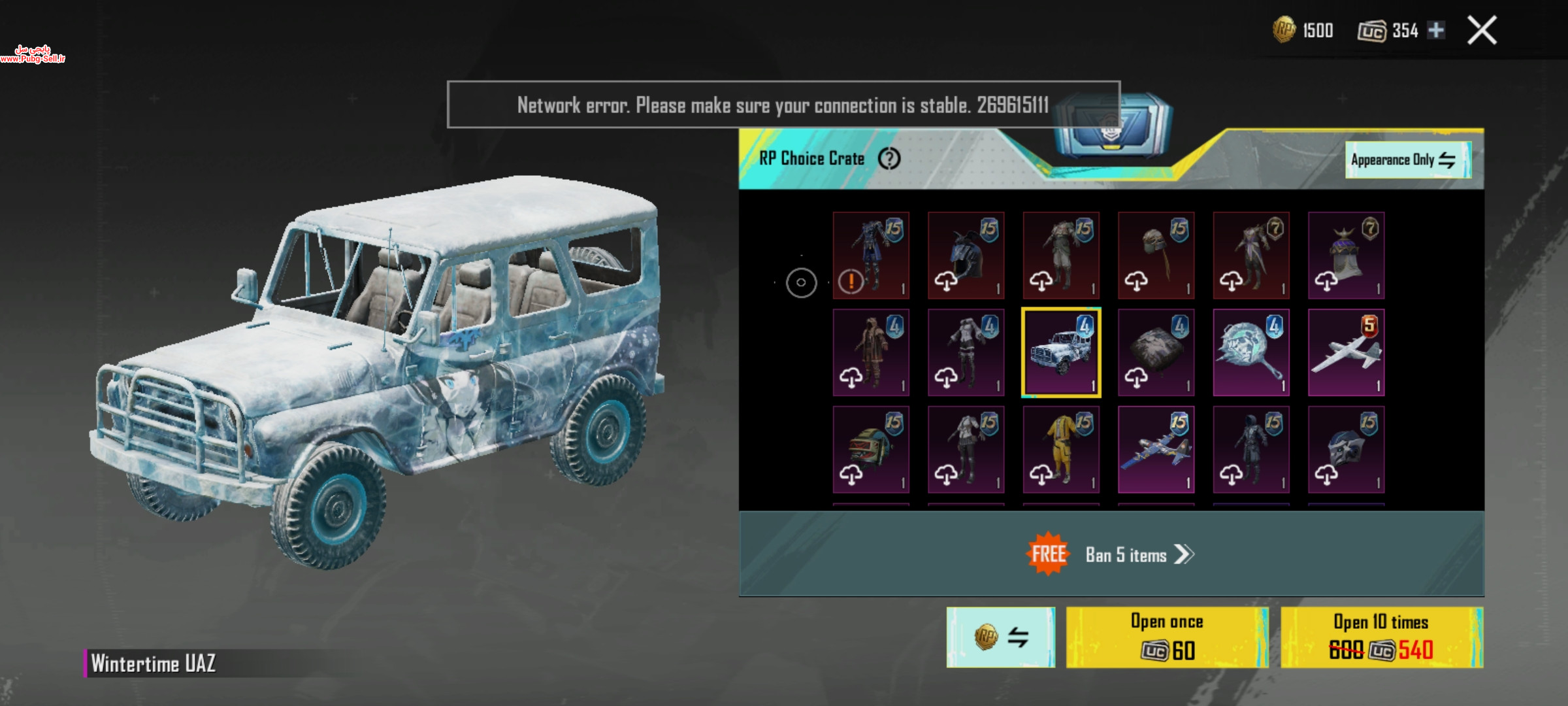Open the RP Choice Crate help info
The image size is (1568, 706).
pyautogui.click(x=889, y=158)
